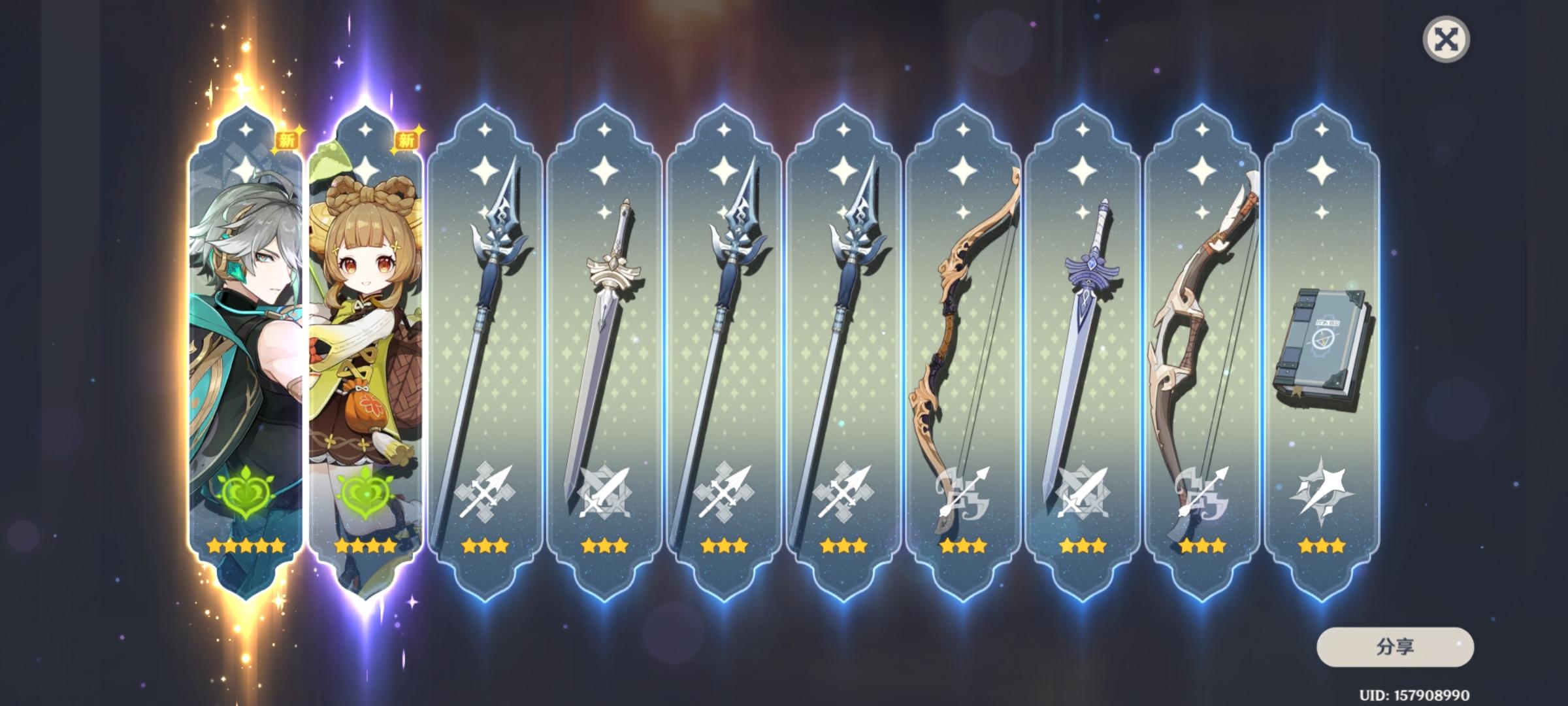Expand the Yaoyao character card
Viewport: 1568px width, 706px height.
366,327
